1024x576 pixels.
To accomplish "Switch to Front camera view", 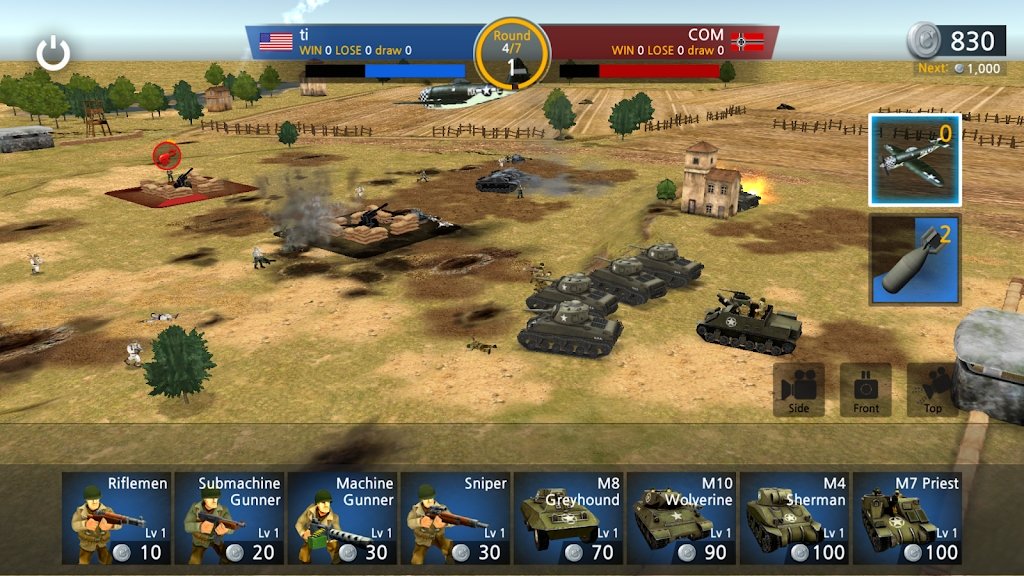I will [866, 389].
